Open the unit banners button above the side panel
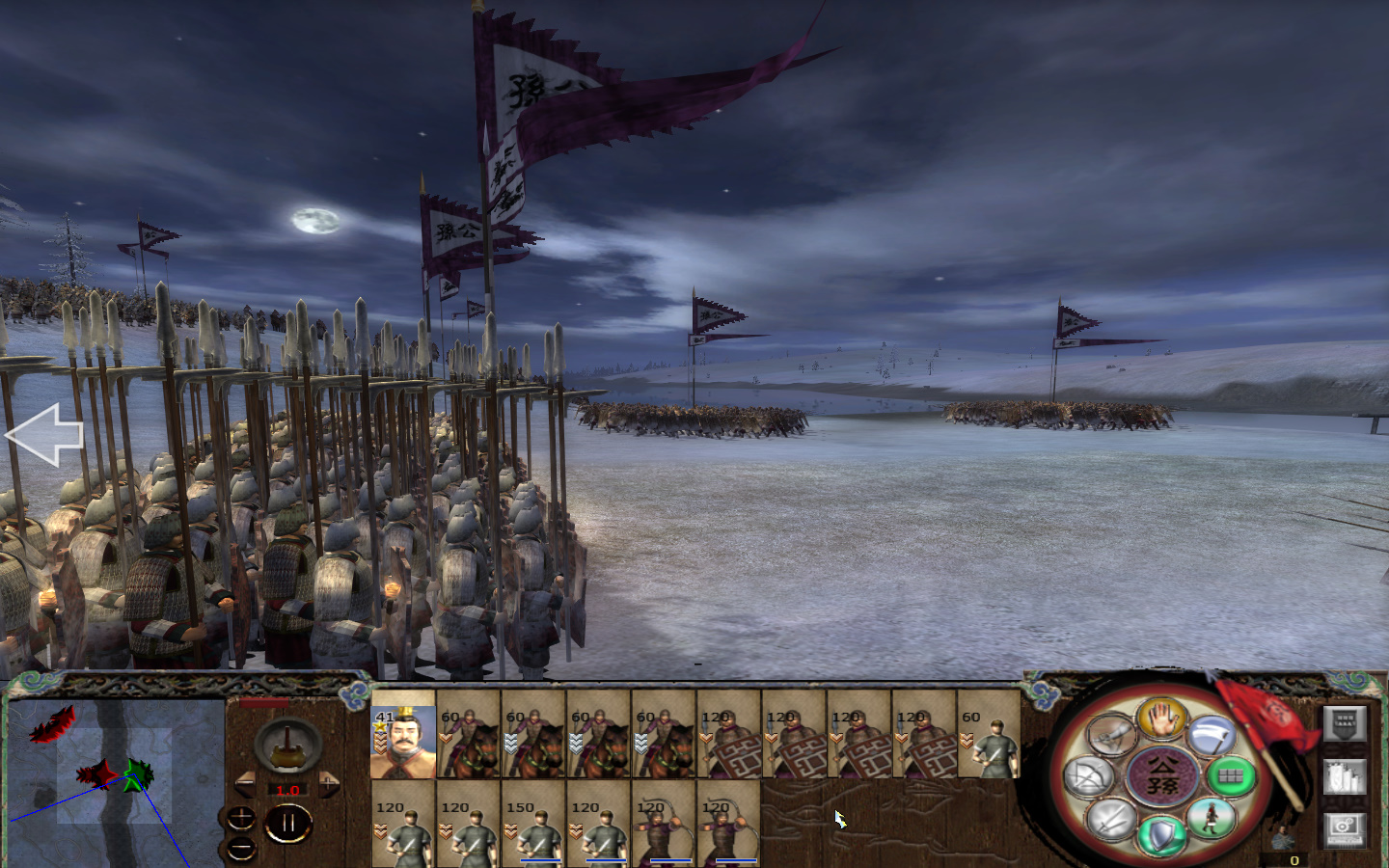 pos(1346,722)
